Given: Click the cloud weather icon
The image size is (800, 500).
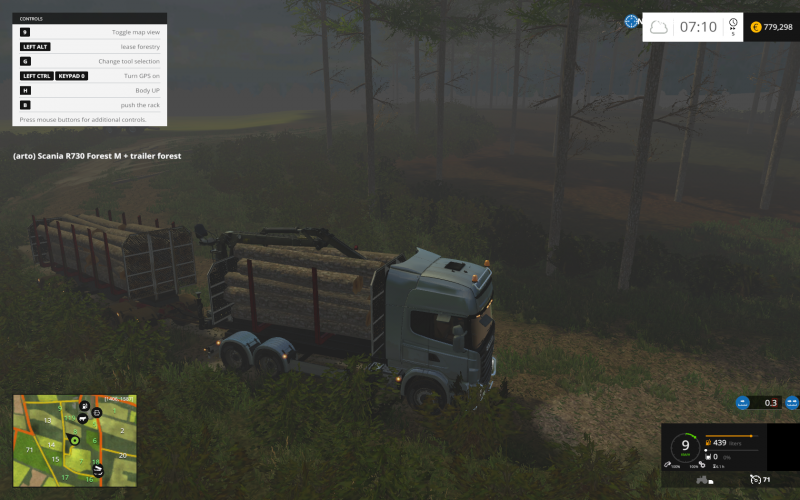Looking at the screenshot, I should click(659, 27).
